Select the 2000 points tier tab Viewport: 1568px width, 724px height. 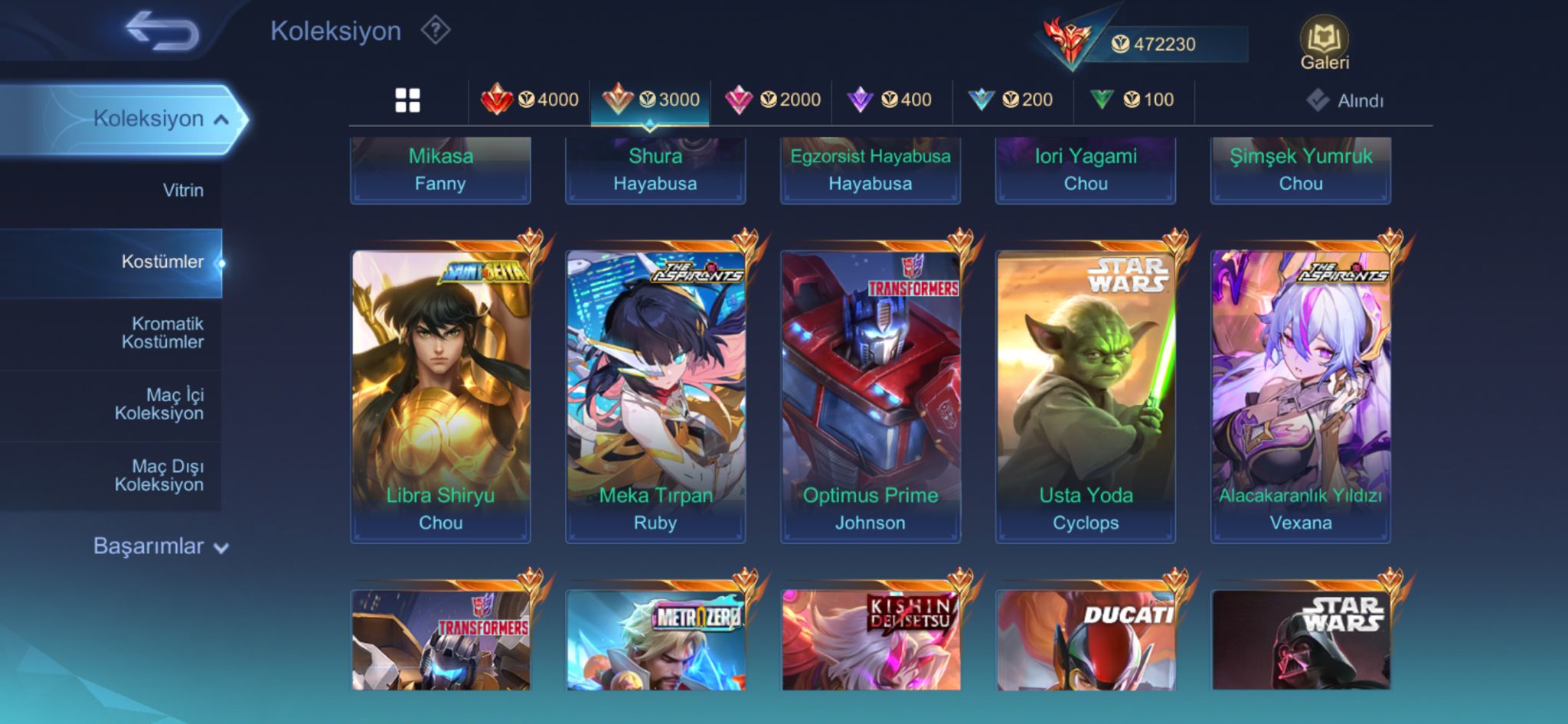click(773, 100)
